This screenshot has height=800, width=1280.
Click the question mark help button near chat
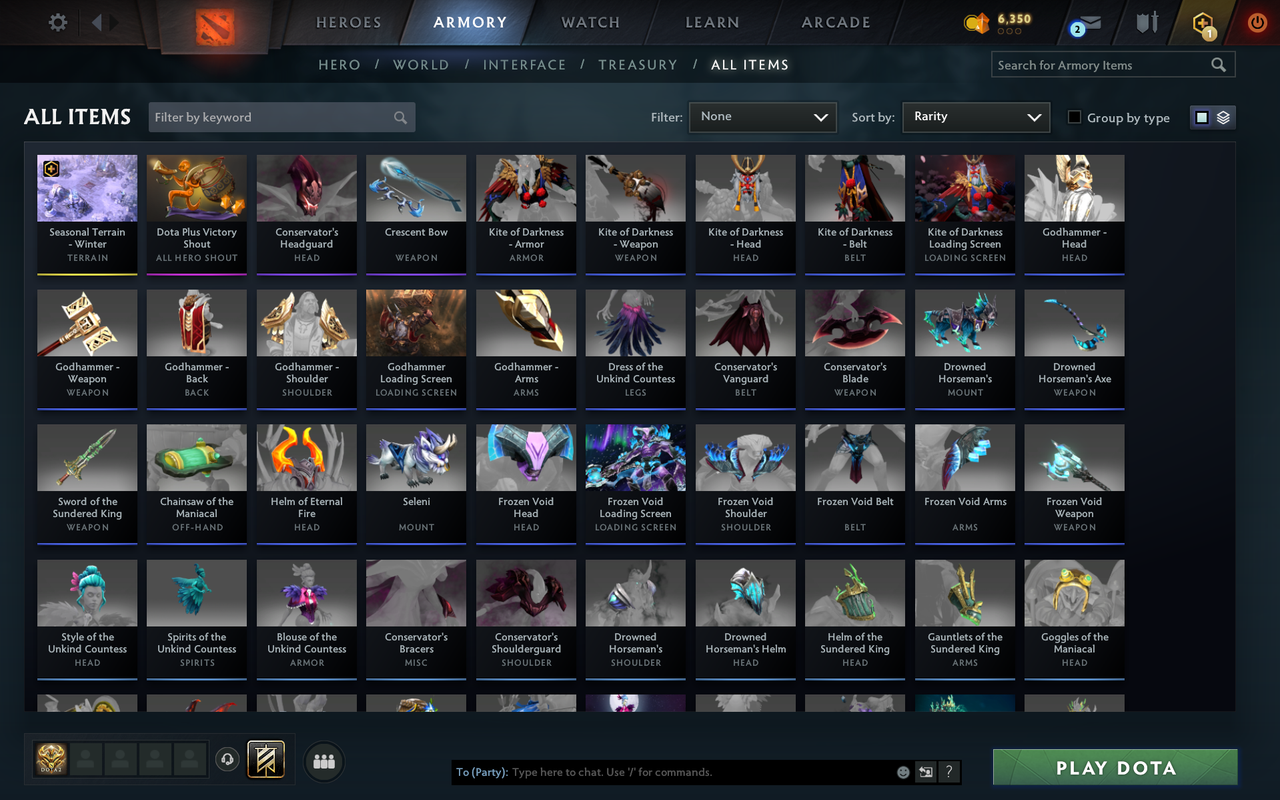948,771
